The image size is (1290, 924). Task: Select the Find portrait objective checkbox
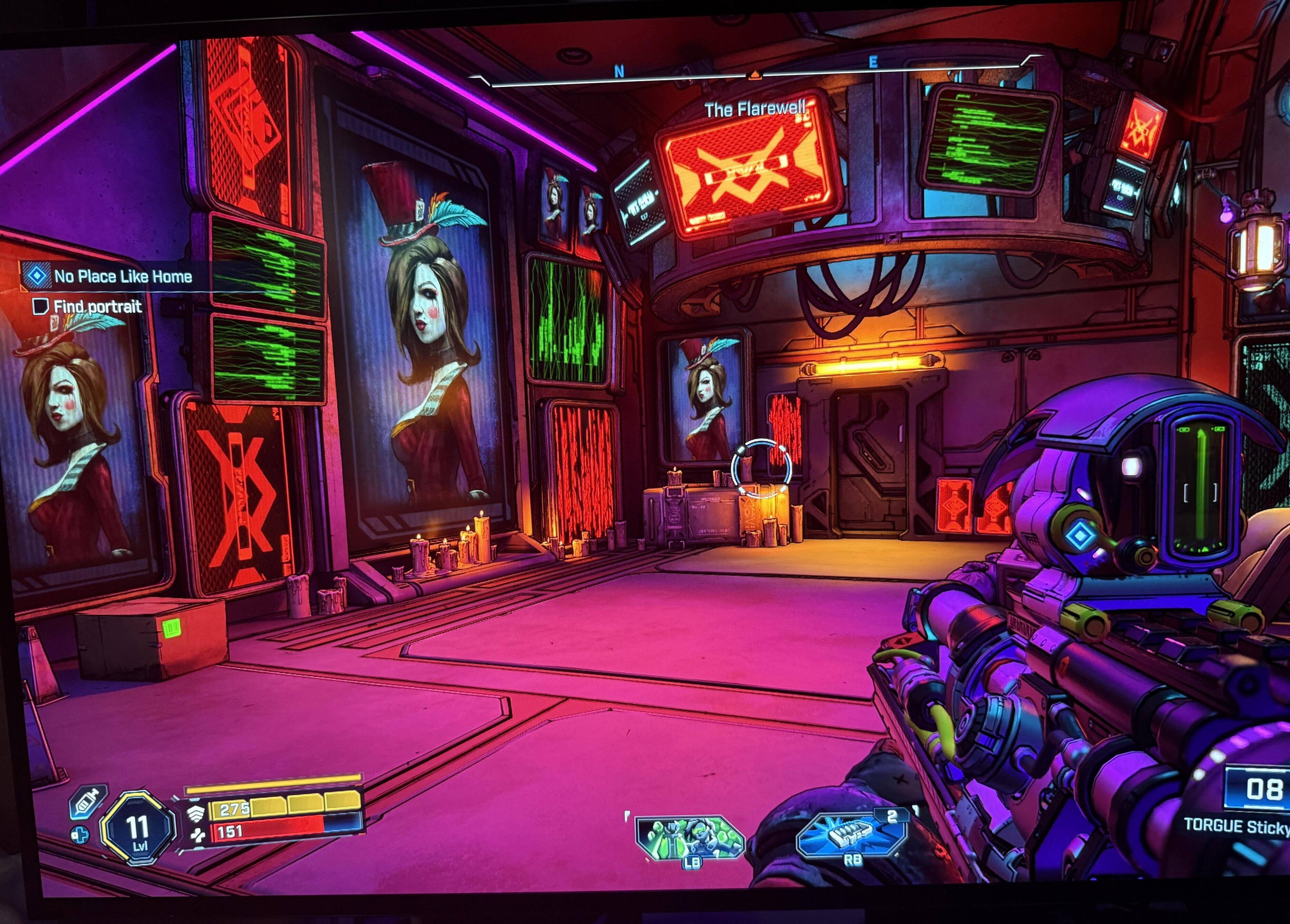click(40, 307)
